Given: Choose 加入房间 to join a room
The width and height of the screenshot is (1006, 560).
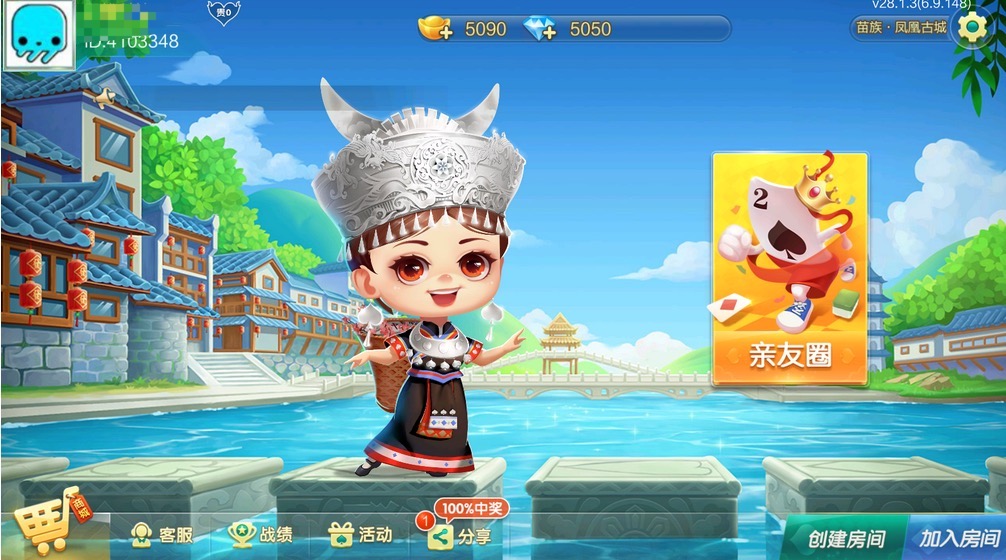Looking at the screenshot, I should (957, 538).
